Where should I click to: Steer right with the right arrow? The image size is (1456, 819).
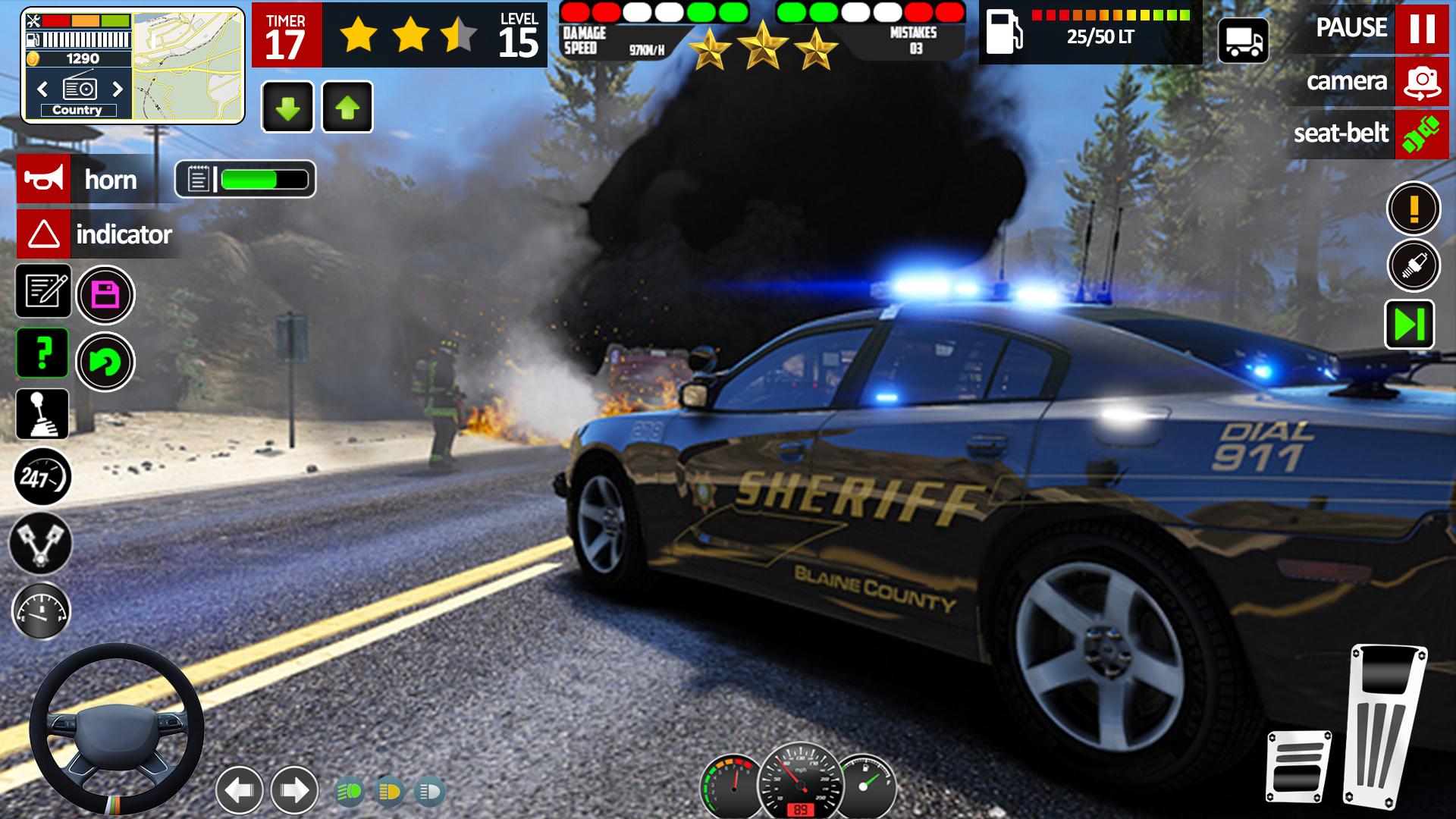pos(294,790)
